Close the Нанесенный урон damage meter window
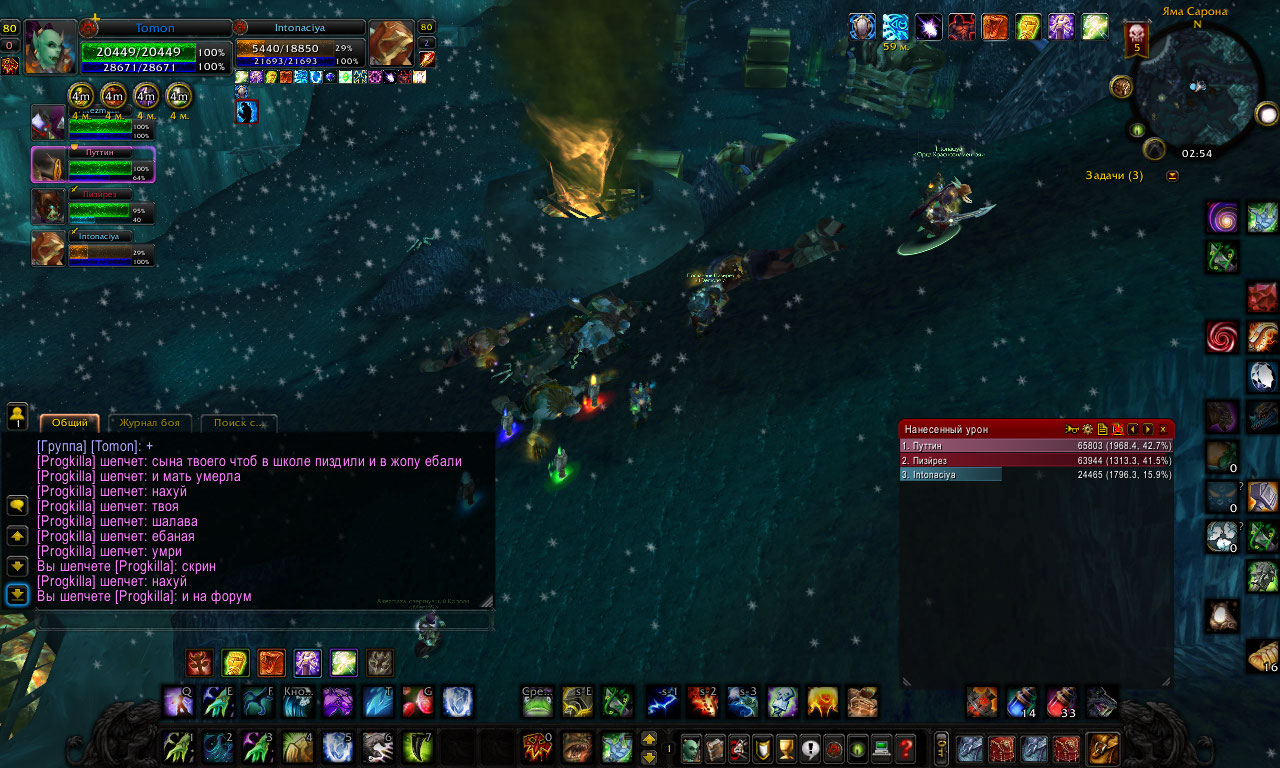Viewport: 1280px width, 768px height. pos(1162,429)
